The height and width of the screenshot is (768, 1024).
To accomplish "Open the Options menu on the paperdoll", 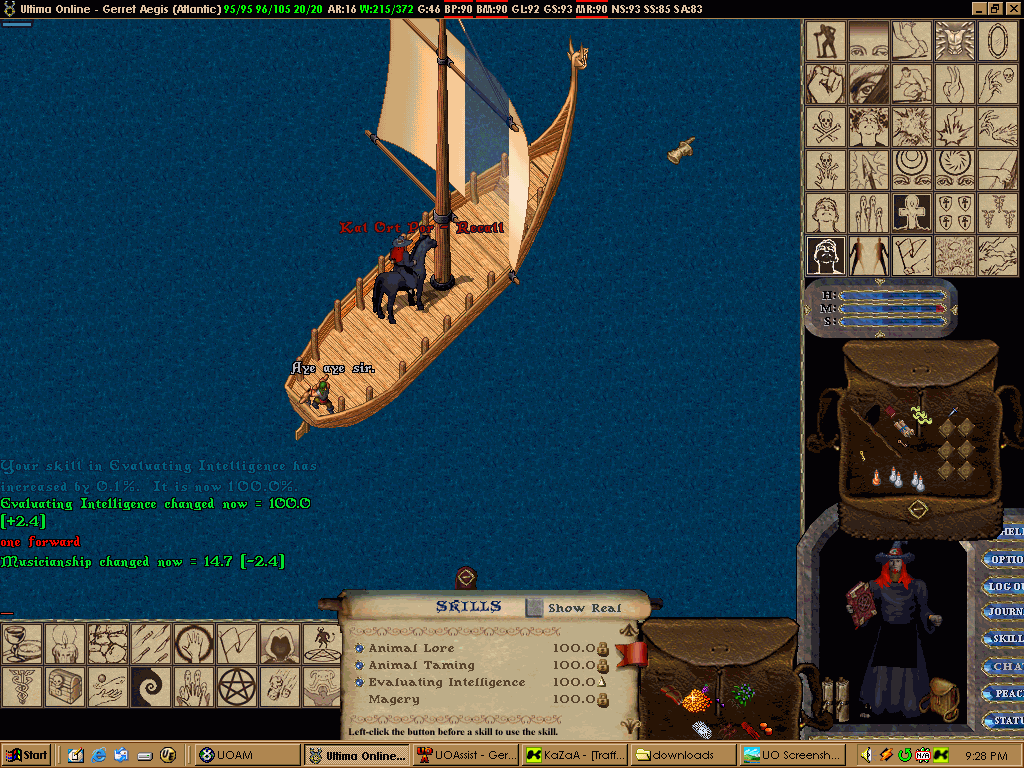I will 1005,560.
